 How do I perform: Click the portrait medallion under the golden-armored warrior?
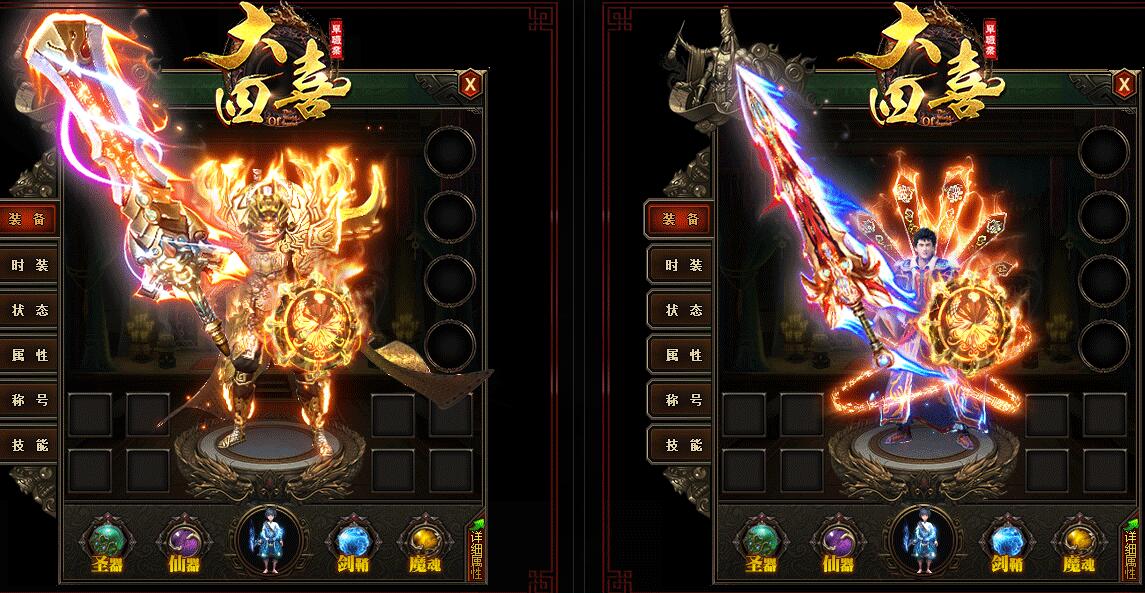click(x=266, y=540)
